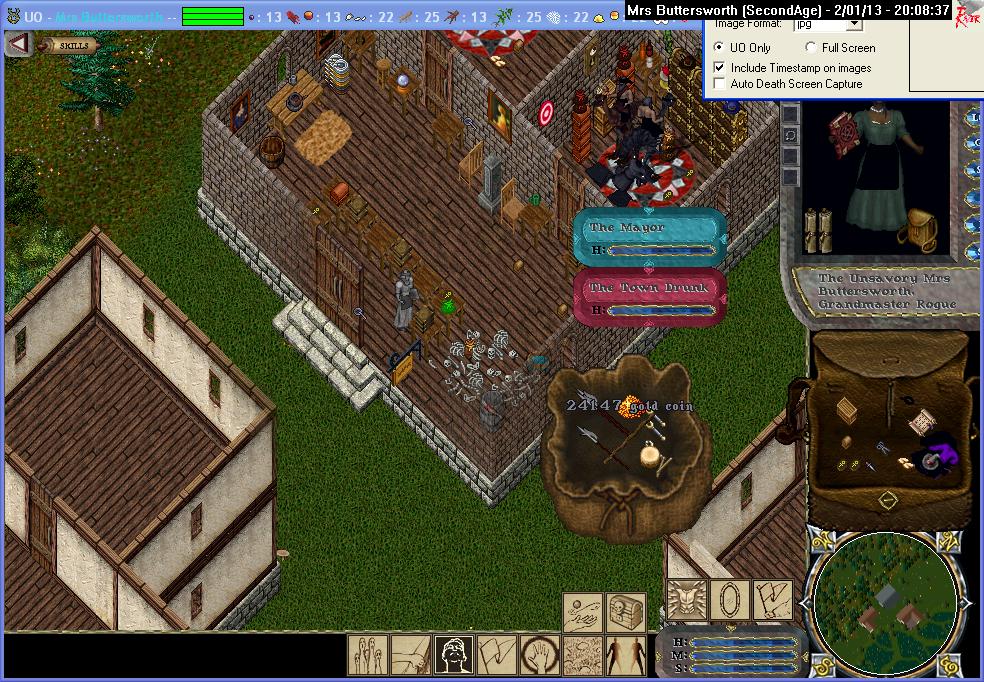Use the demon face armor icon
Image resolution: width=984 pixels, height=682 pixels.
coord(687,599)
